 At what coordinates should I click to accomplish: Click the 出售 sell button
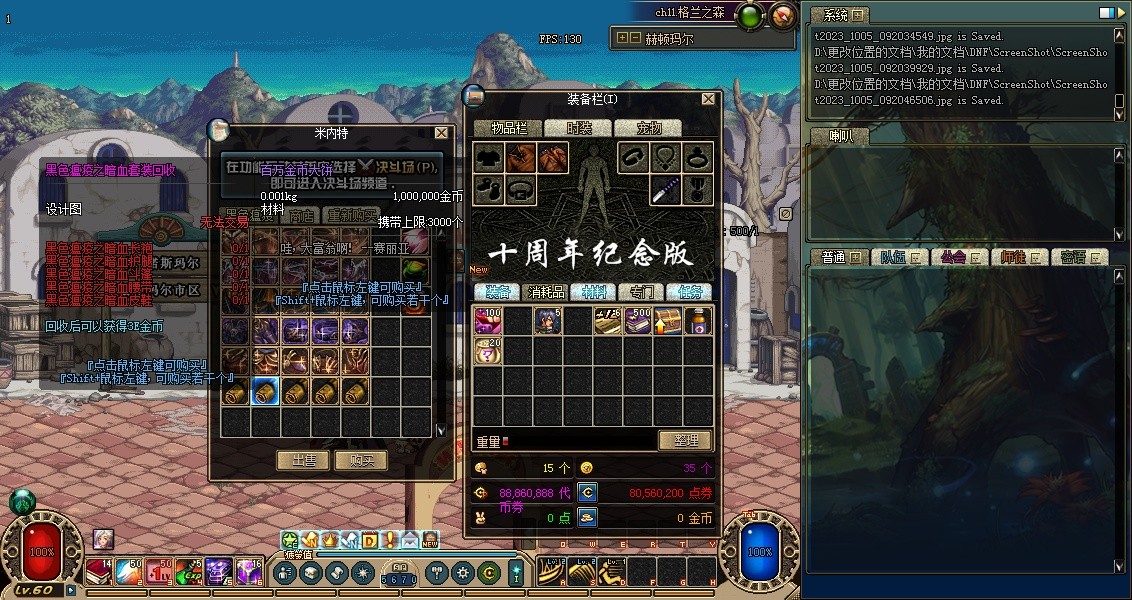pos(303,460)
